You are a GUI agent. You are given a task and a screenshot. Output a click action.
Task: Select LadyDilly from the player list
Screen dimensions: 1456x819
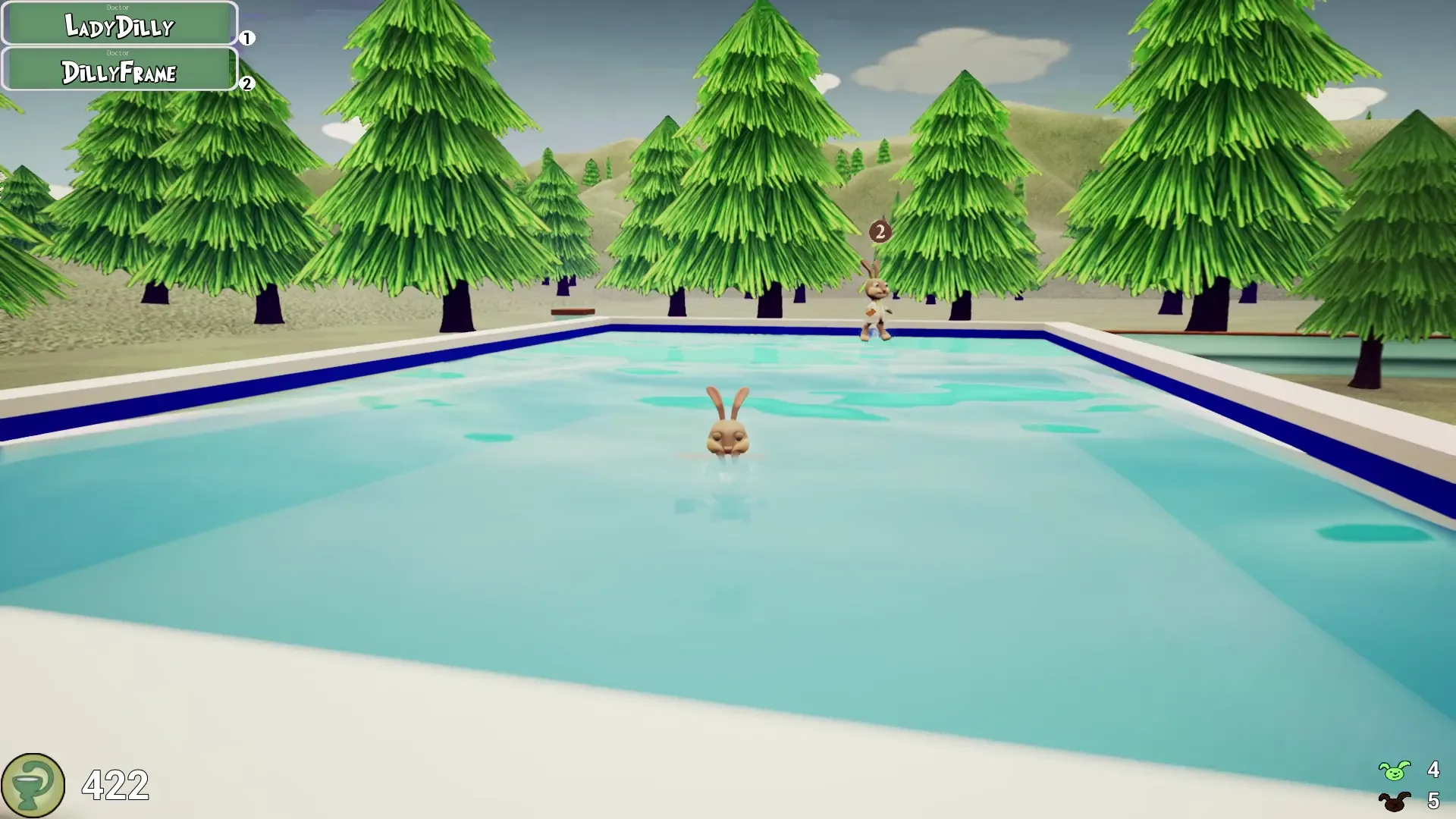pos(119,27)
